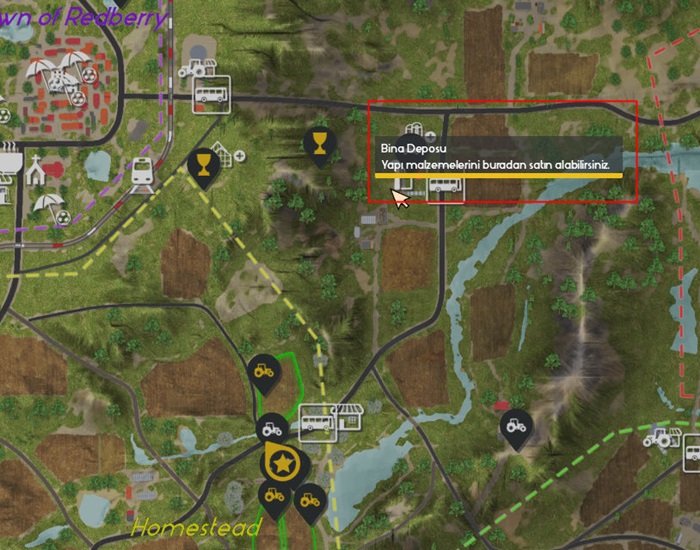Open the trophy marker west of Bina Deposu
The image size is (700, 550).
(x=319, y=144)
